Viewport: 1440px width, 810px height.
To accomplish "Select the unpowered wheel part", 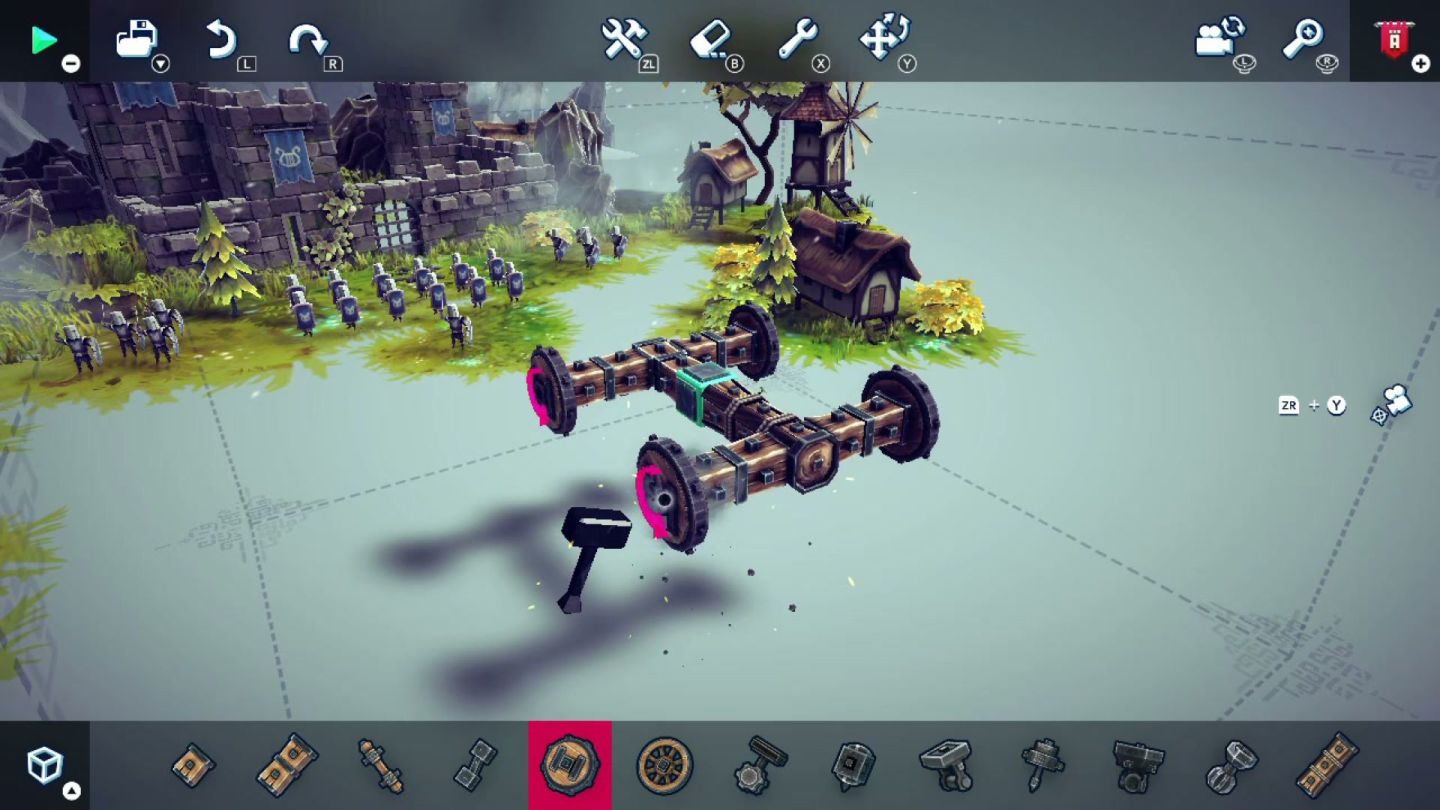I will pos(665,765).
